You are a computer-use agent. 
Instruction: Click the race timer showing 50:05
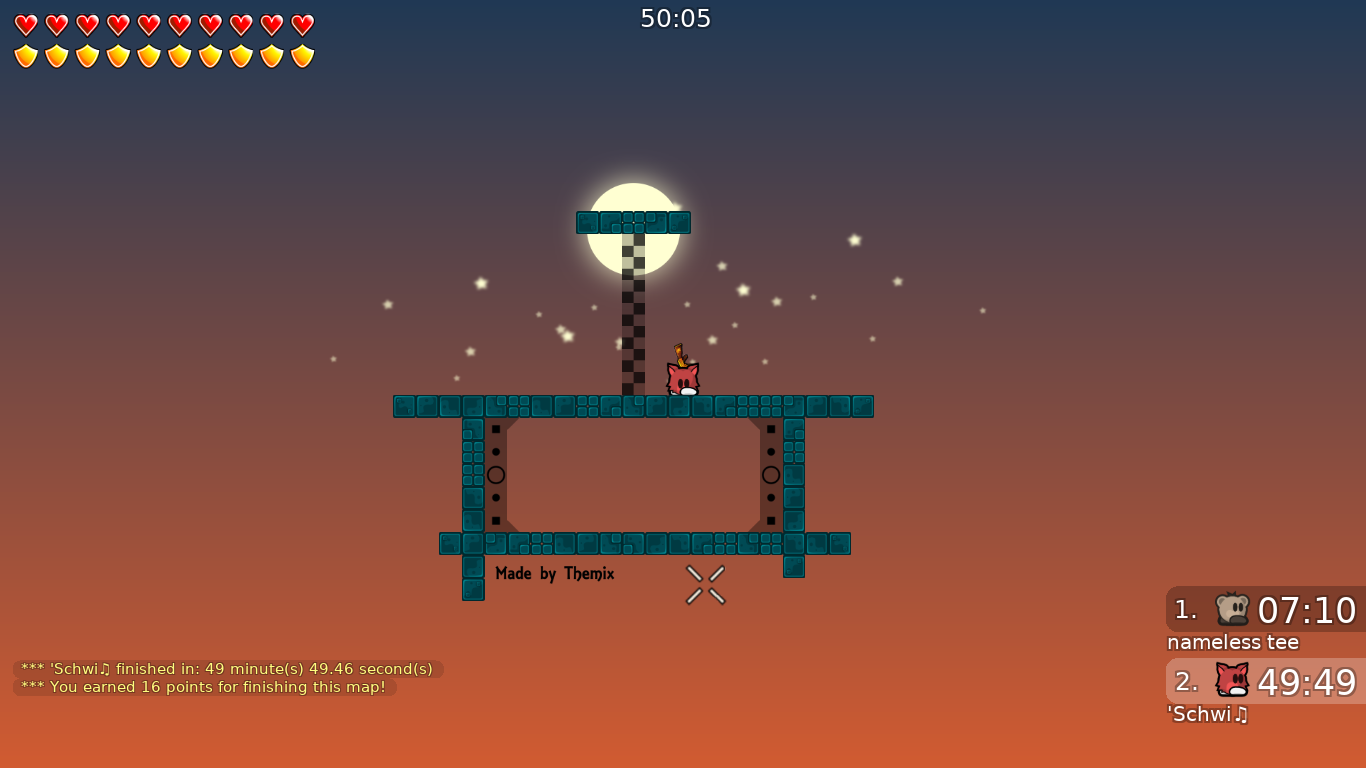pyautogui.click(x=676, y=18)
